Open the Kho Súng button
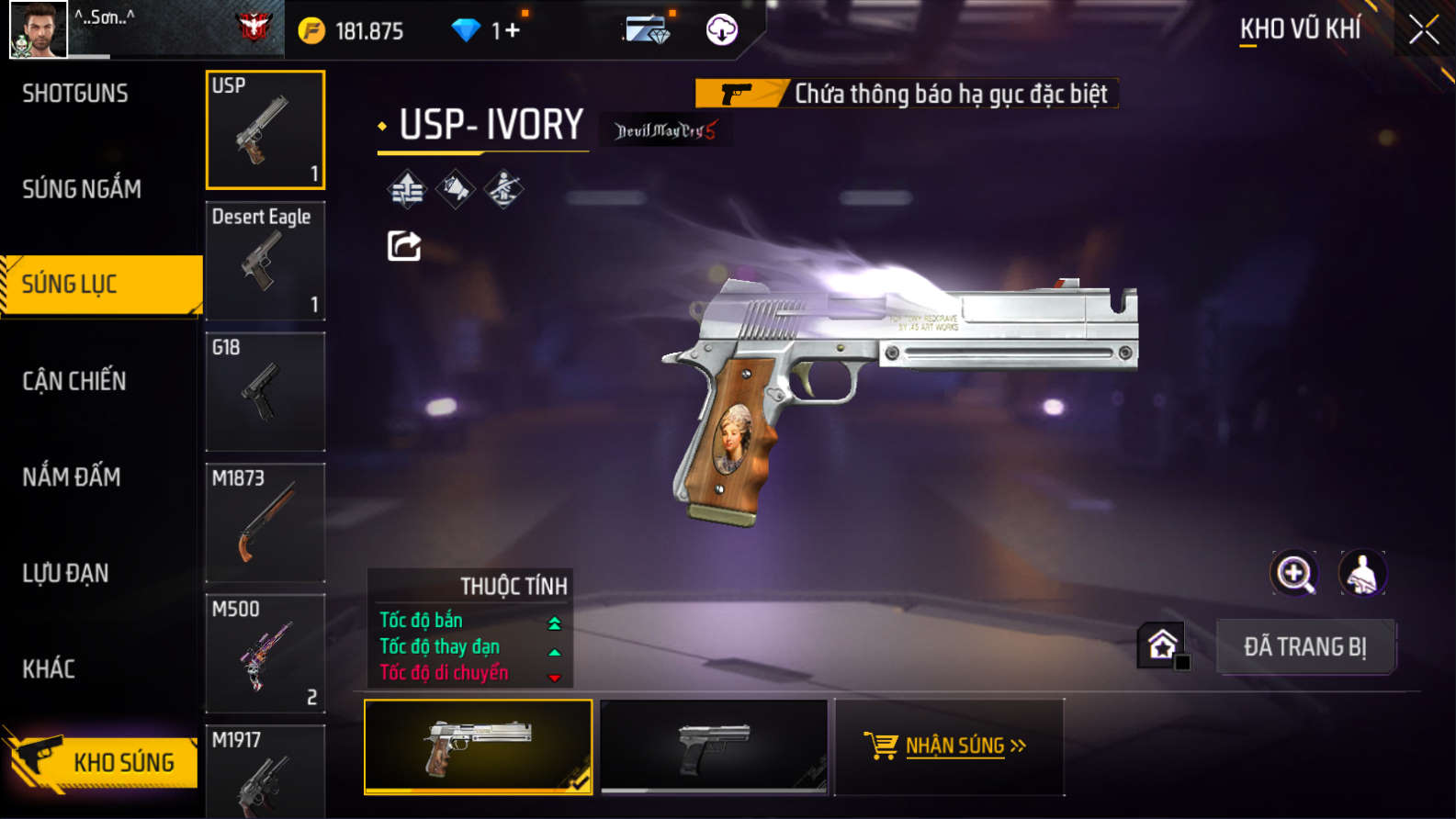Image resolution: width=1456 pixels, height=819 pixels. coord(103,761)
